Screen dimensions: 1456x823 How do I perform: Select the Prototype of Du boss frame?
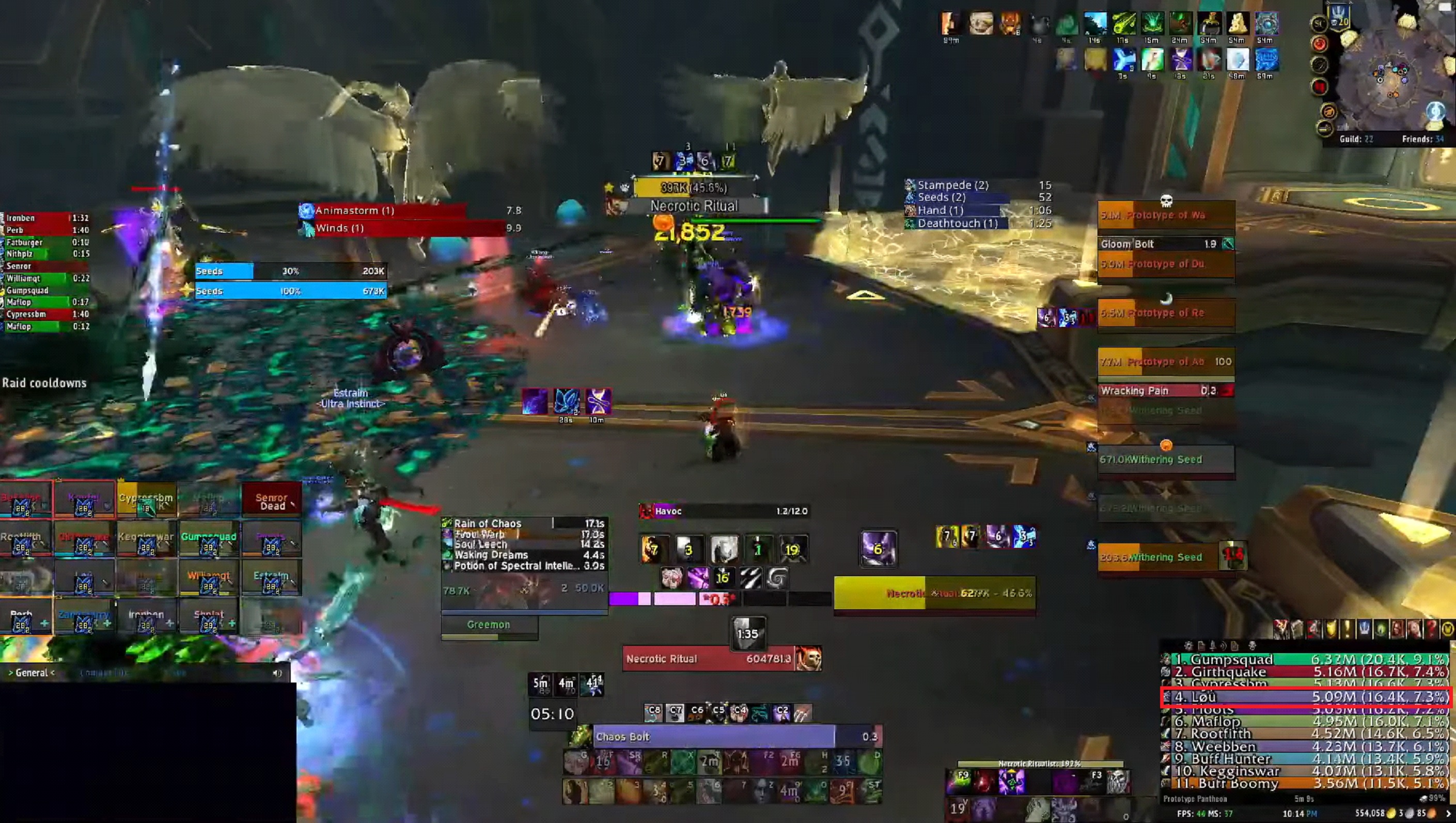pos(1166,264)
